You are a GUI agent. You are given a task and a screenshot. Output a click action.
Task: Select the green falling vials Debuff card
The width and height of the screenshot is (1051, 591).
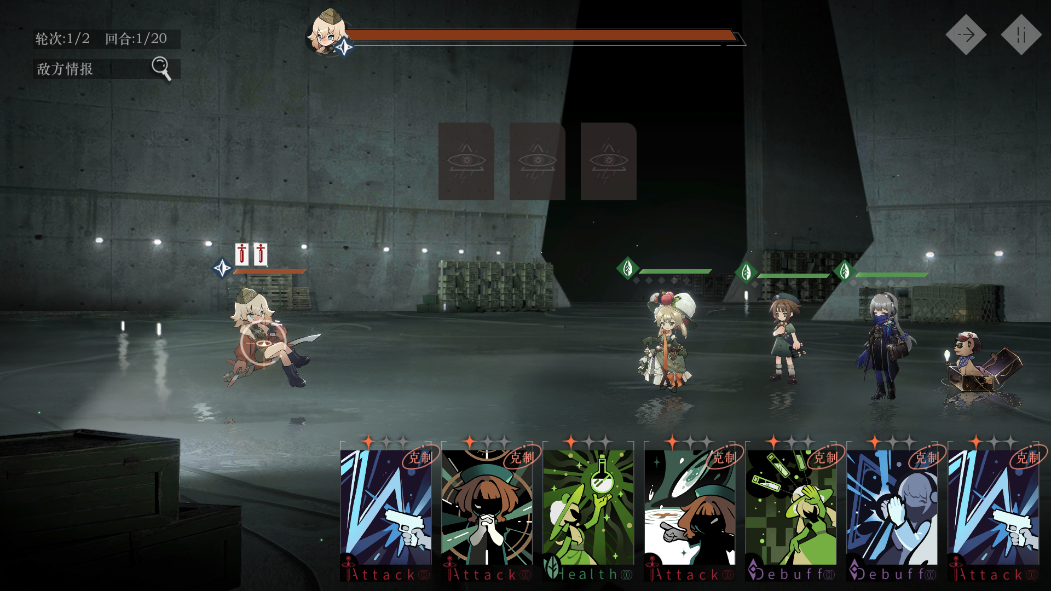pos(791,512)
